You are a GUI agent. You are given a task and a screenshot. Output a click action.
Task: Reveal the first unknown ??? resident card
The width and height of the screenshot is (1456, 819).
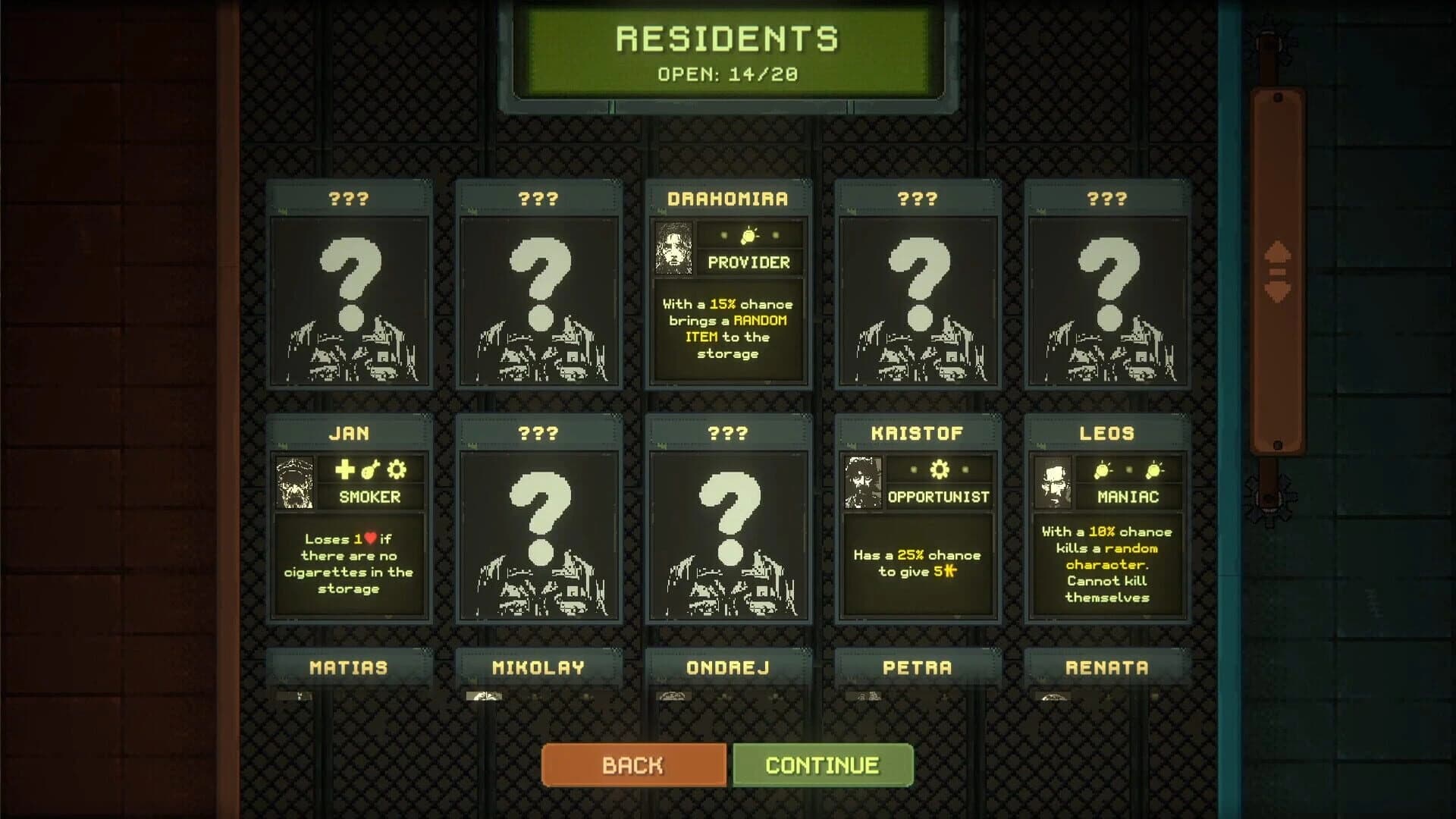point(350,288)
